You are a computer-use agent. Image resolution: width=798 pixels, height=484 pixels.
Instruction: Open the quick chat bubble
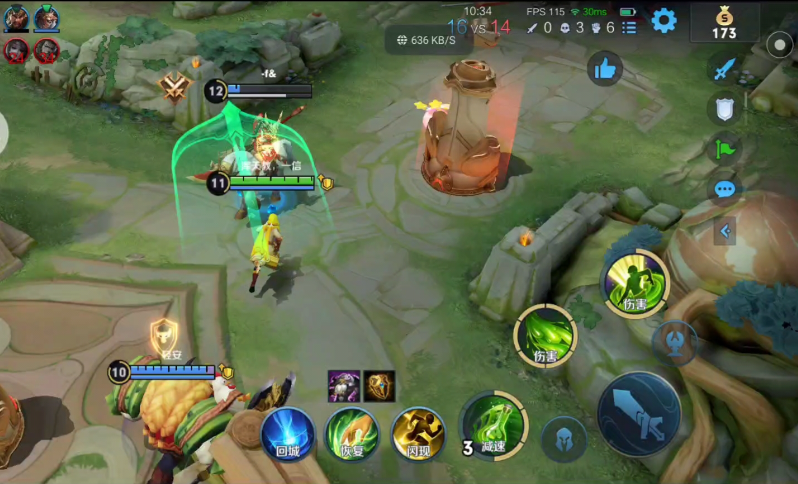pos(725,189)
